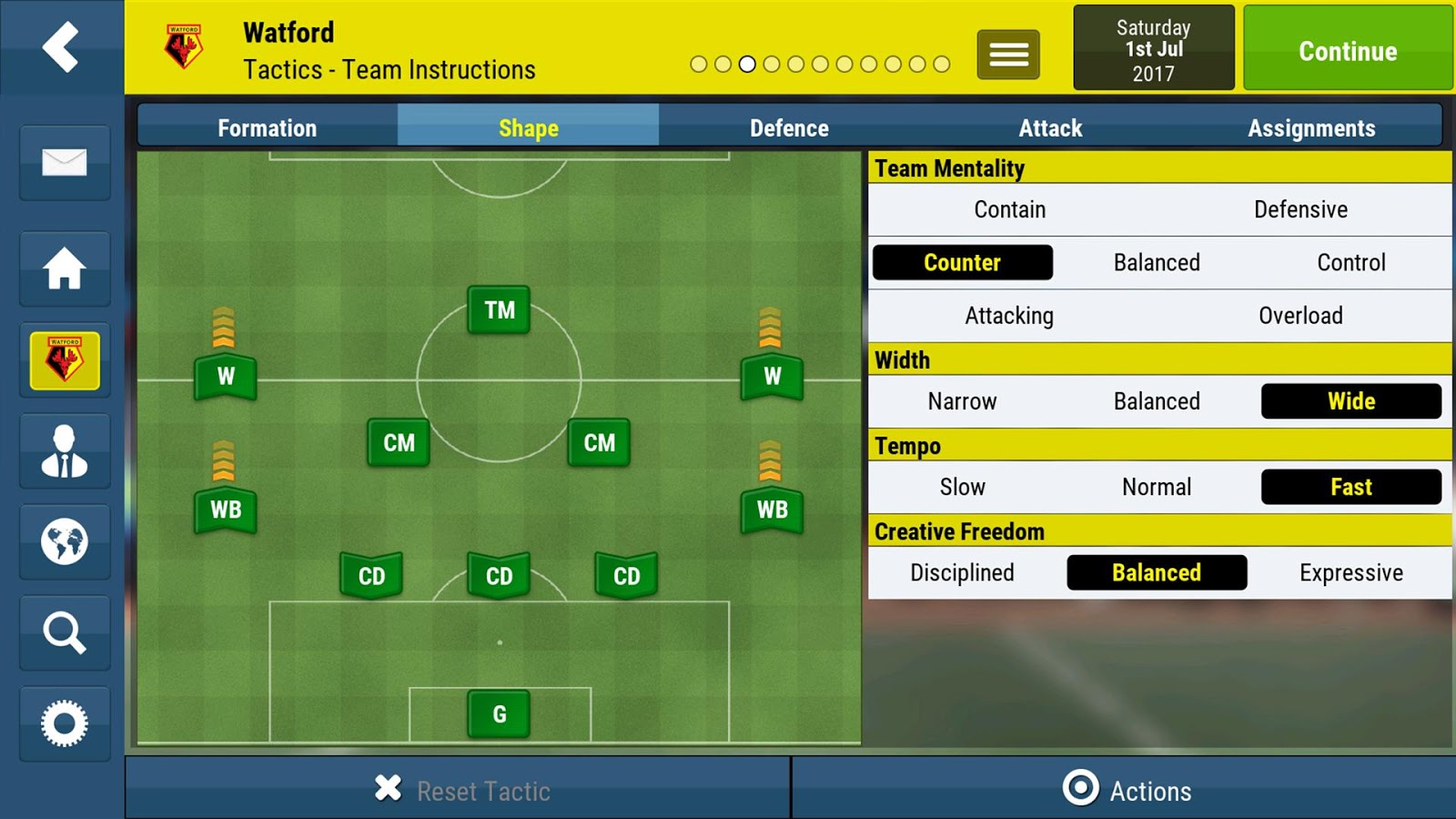This screenshot has height=819, width=1456.
Task: Open the hamburger menu button
Action: click(x=1008, y=55)
